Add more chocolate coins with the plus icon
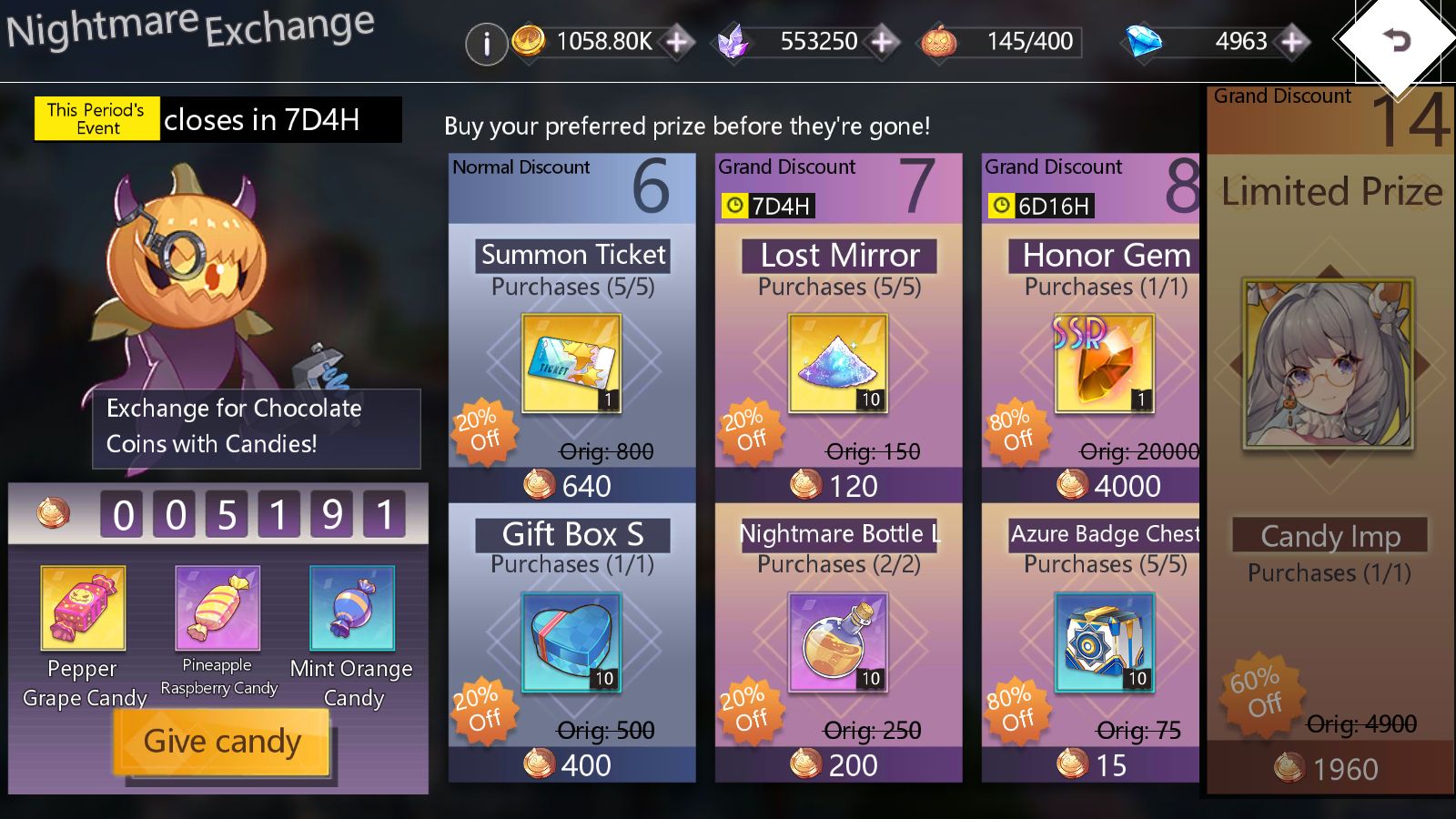This screenshot has width=1456, height=819. 679,41
